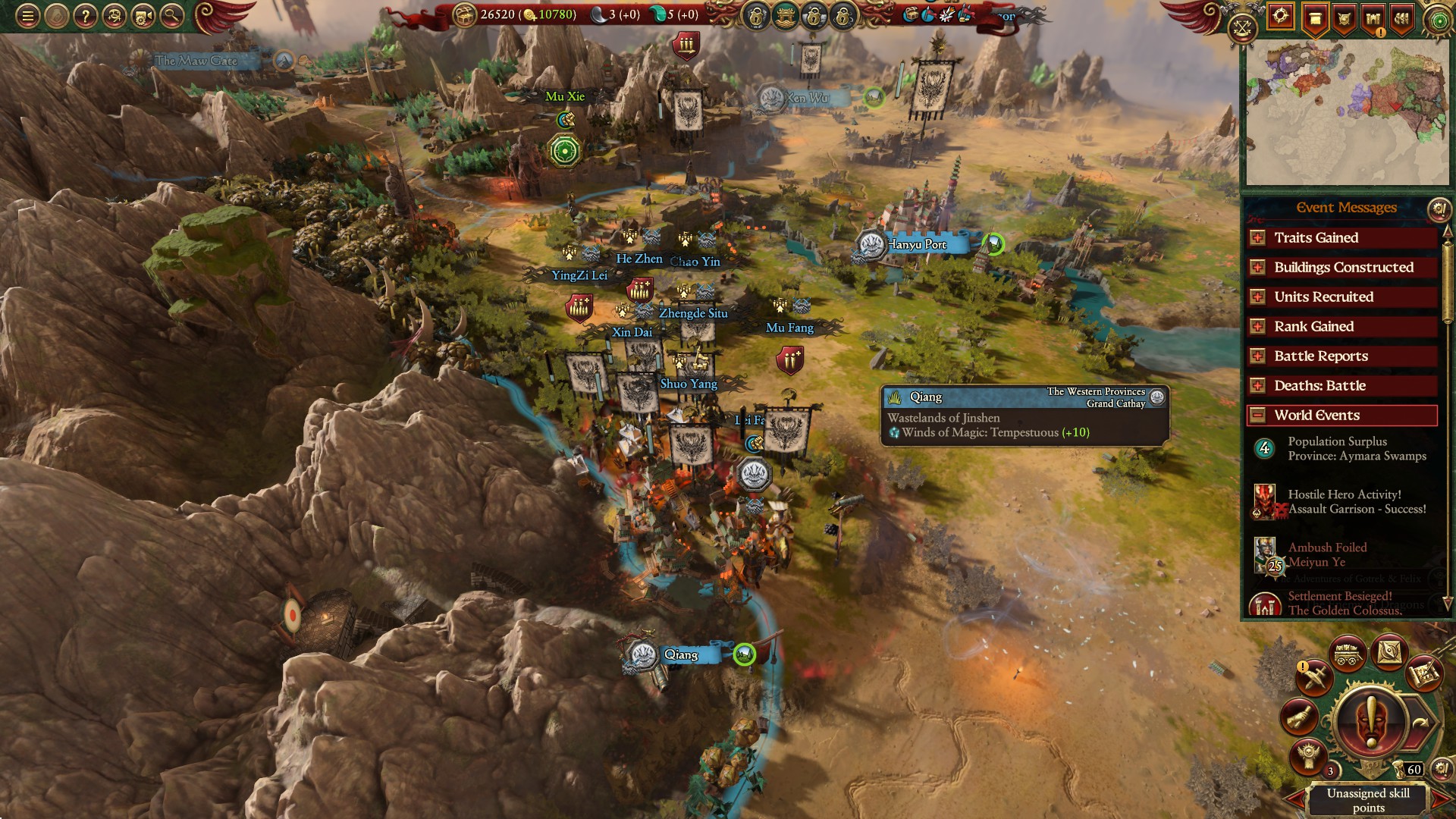Collapse the World Events section
1456x819 pixels.
point(1257,416)
